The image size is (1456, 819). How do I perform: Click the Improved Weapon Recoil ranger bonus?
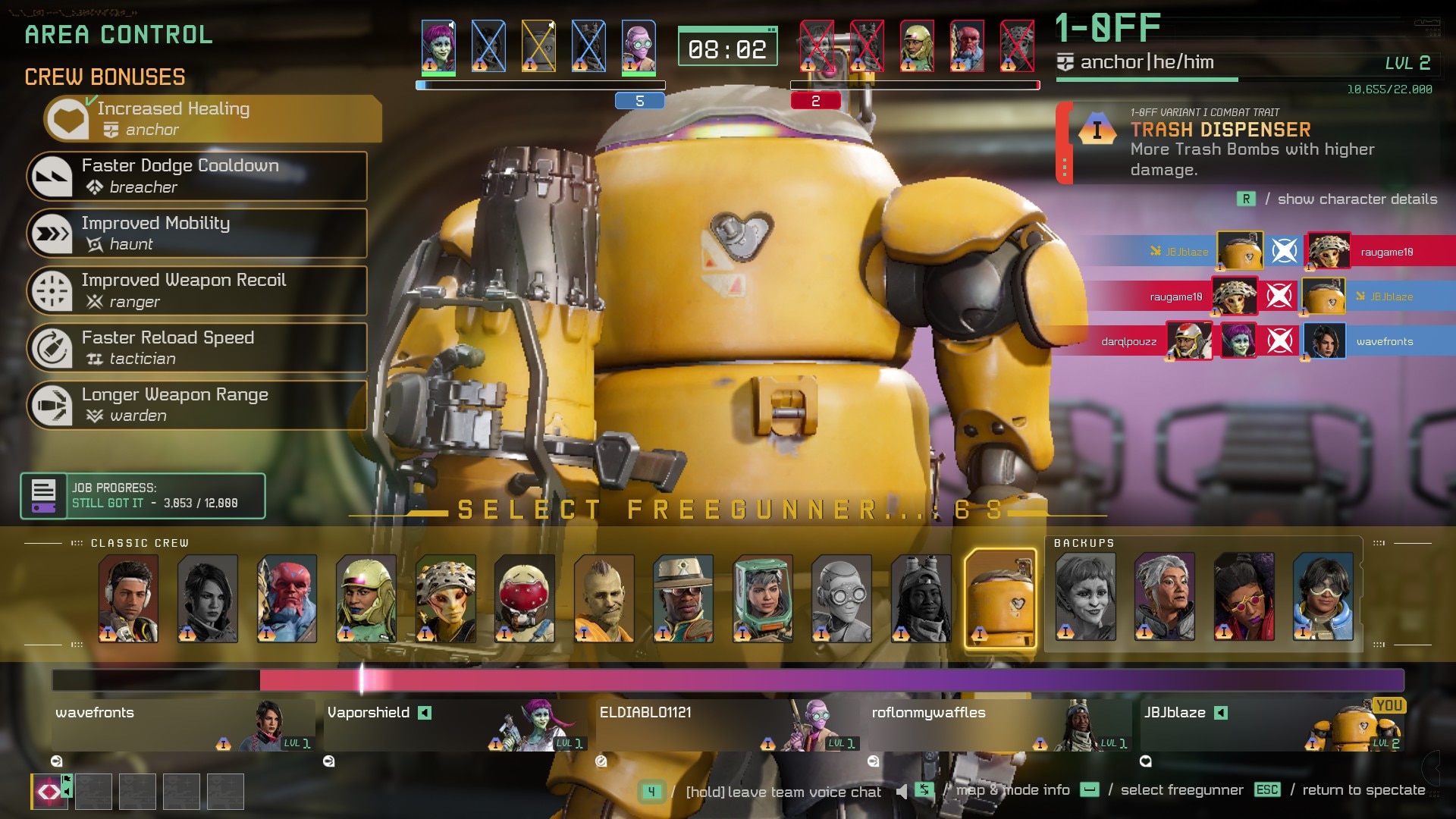197,290
